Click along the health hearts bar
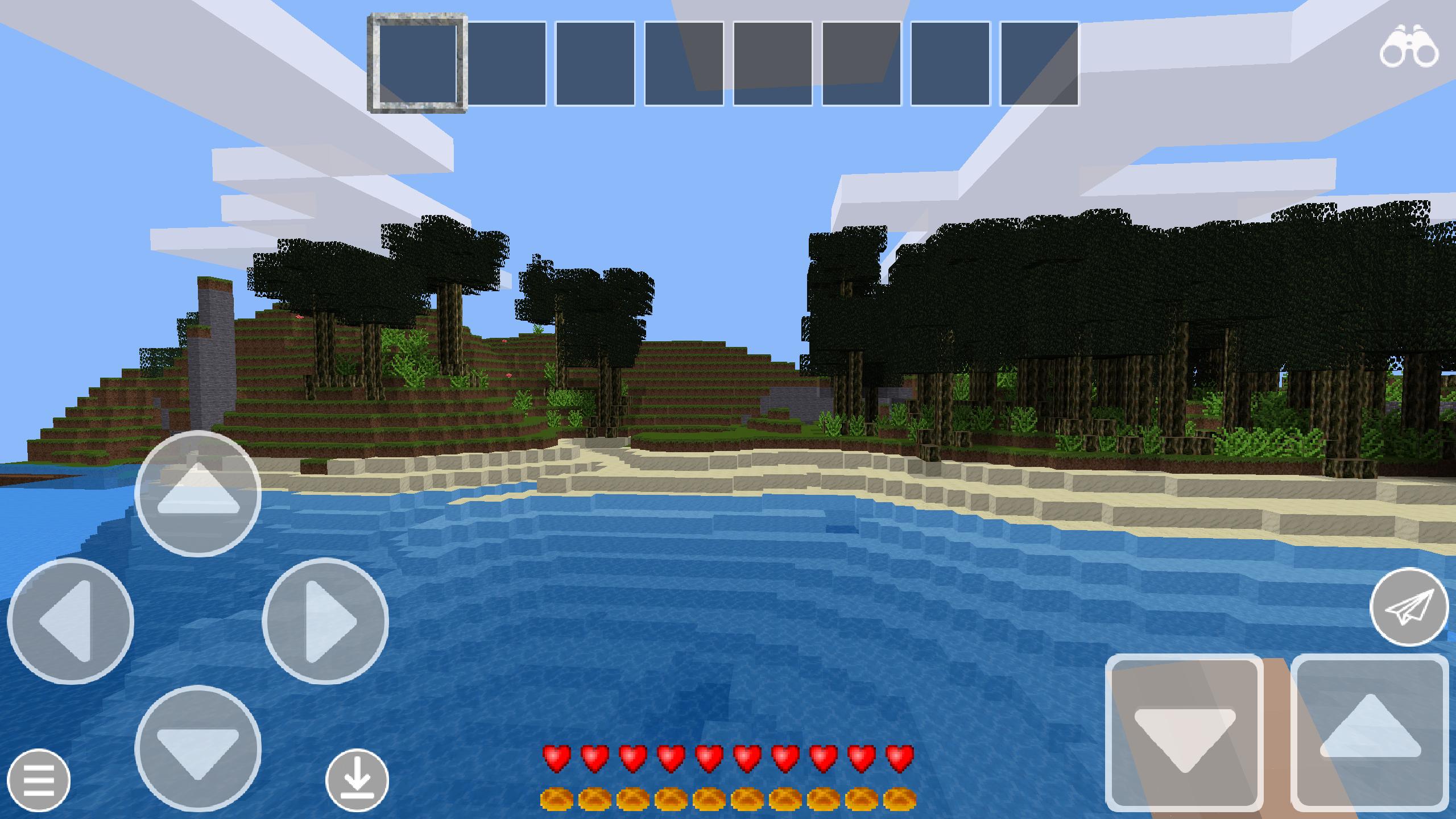This screenshot has height=819, width=1456. (x=728, y=755)
